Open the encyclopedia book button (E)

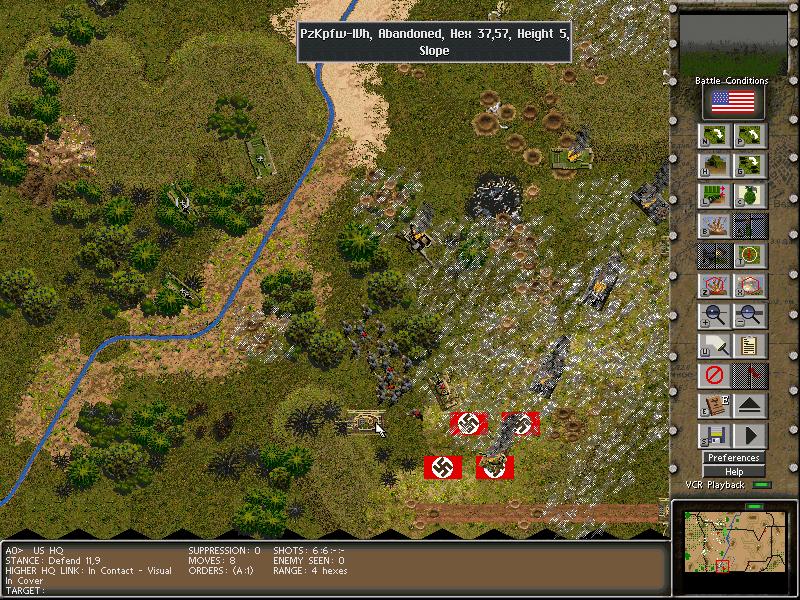tap(714, 407)
